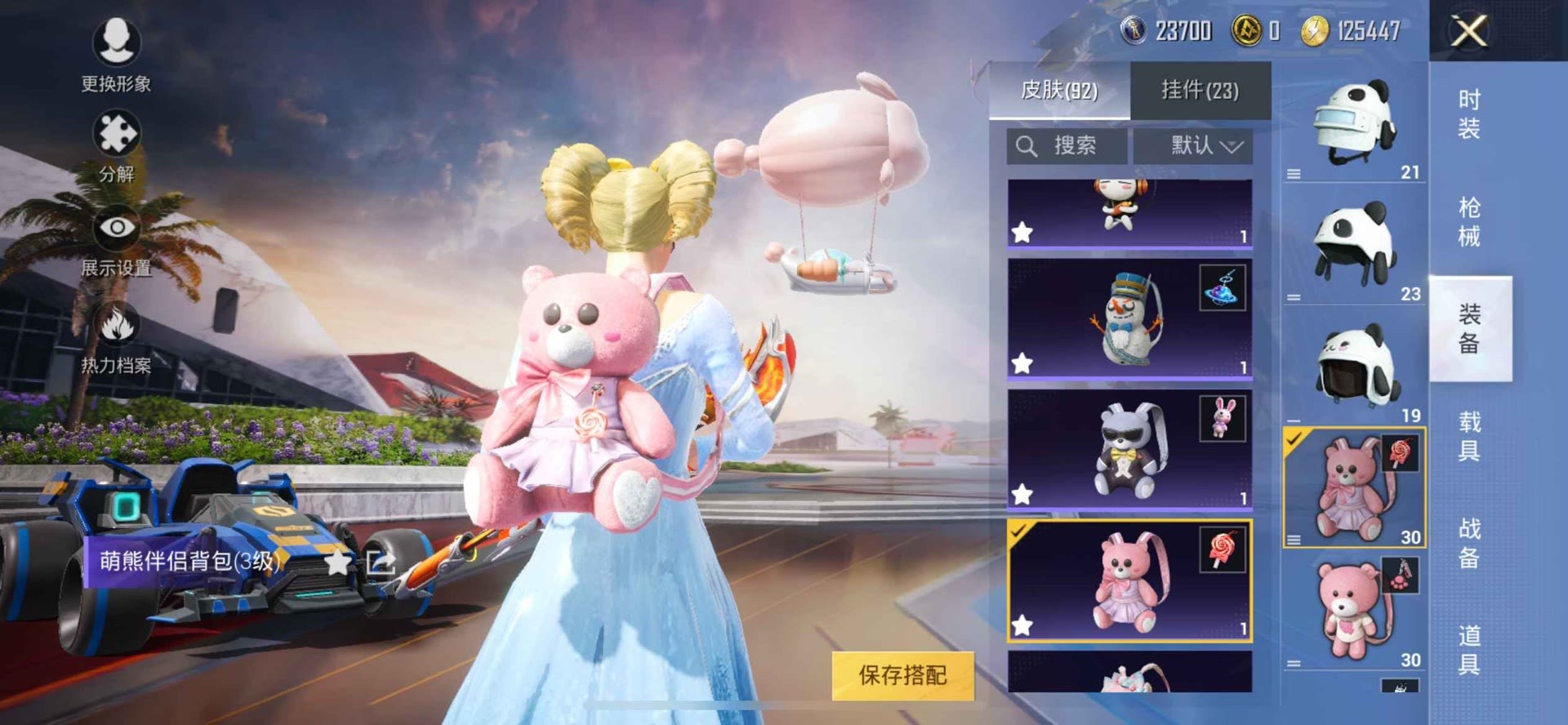The height and width of the screenshot is (725, 1568).
Task: Click the 搜索 search field
Action: click(x=1066, y=146)
